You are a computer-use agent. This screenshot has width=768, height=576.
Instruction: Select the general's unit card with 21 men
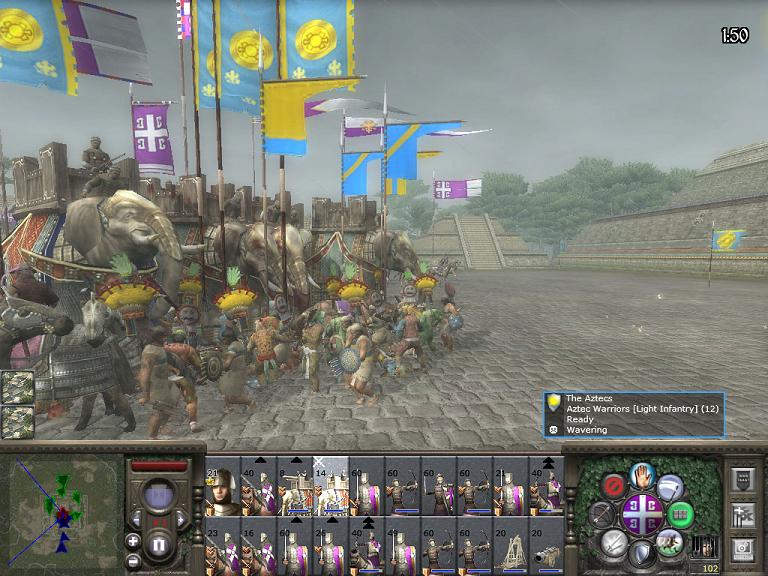222,487
